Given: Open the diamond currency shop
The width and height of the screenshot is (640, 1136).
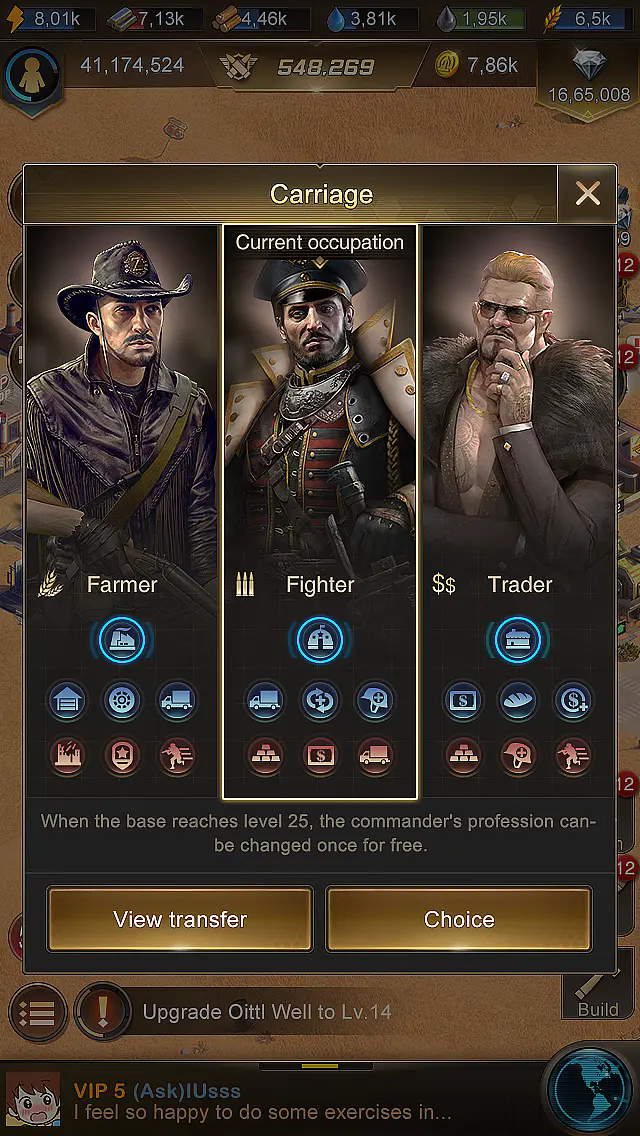Looking at the screenshot, I should [589, 75].
